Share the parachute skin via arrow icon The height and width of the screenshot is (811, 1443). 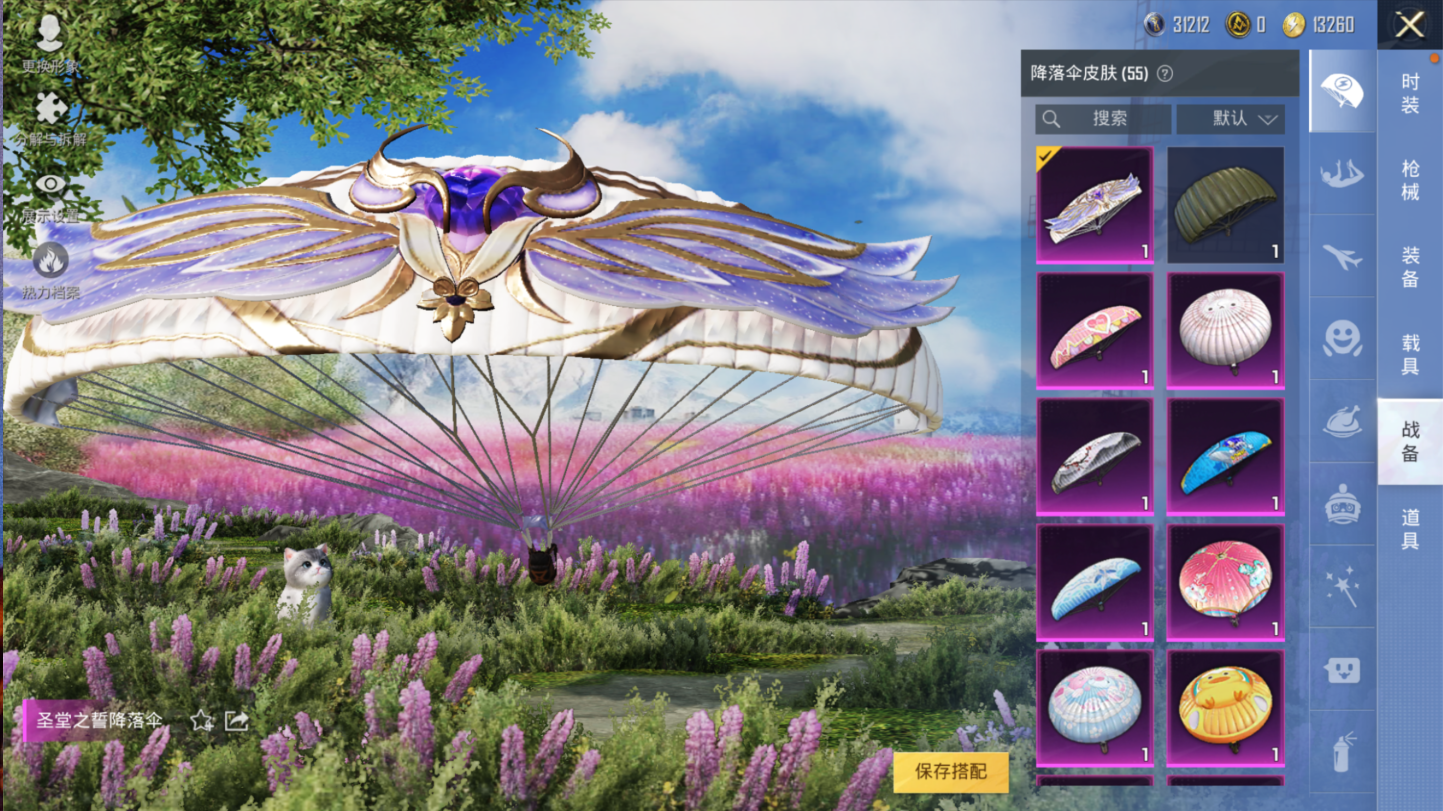236,720
